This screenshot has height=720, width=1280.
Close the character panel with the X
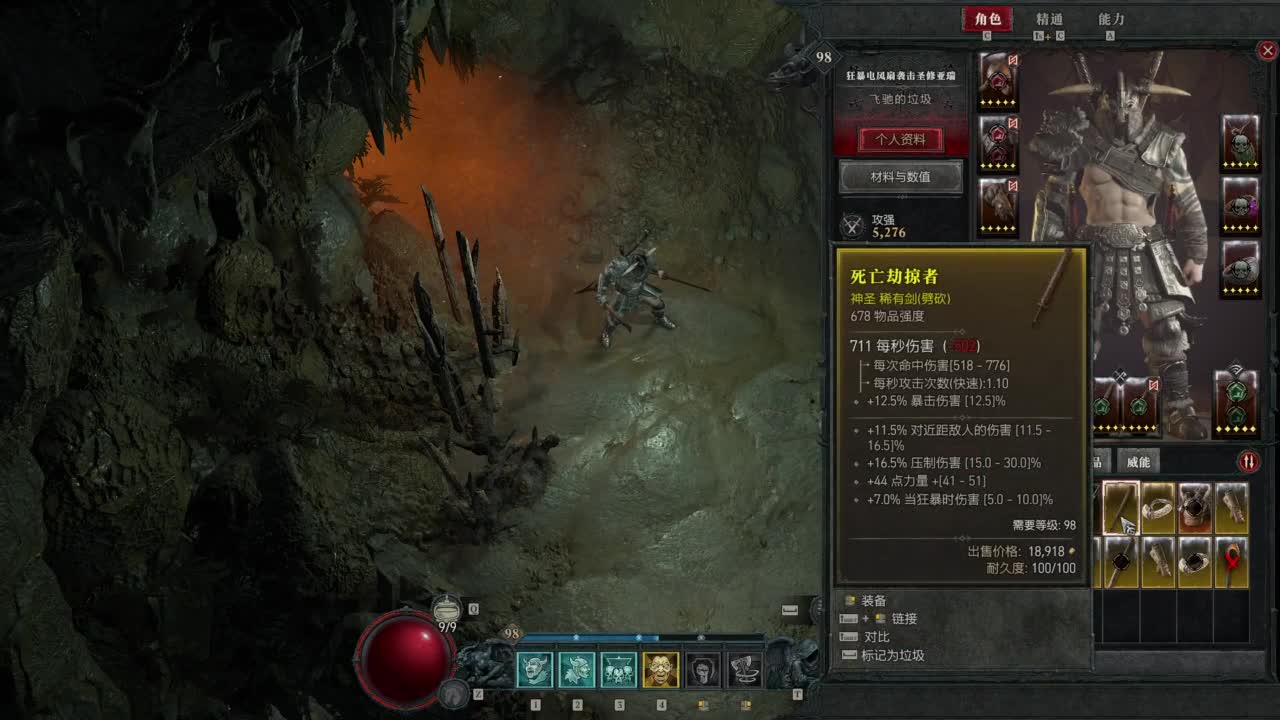[1268, 50]
